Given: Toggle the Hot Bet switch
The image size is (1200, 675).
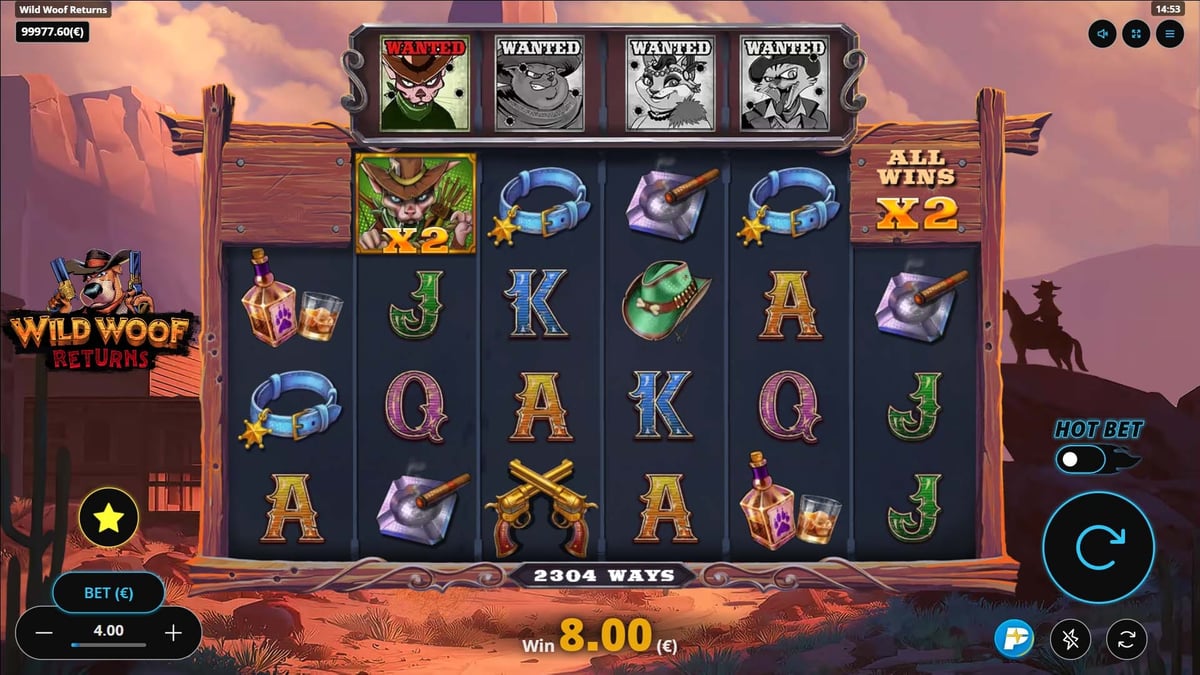Looking at the screenshot, I should [x=1083, y=460].
